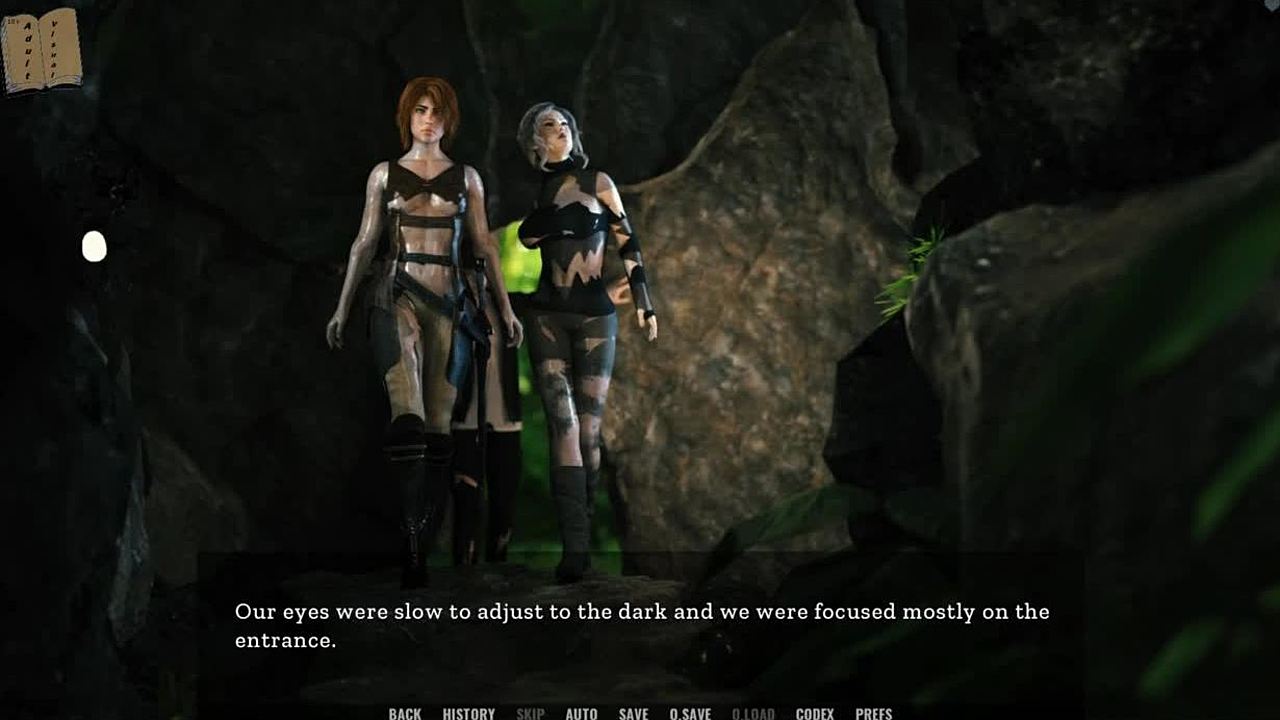Quick save with the Q.SAVE button
Screen dimensions: 1280x720
(690, 713)
